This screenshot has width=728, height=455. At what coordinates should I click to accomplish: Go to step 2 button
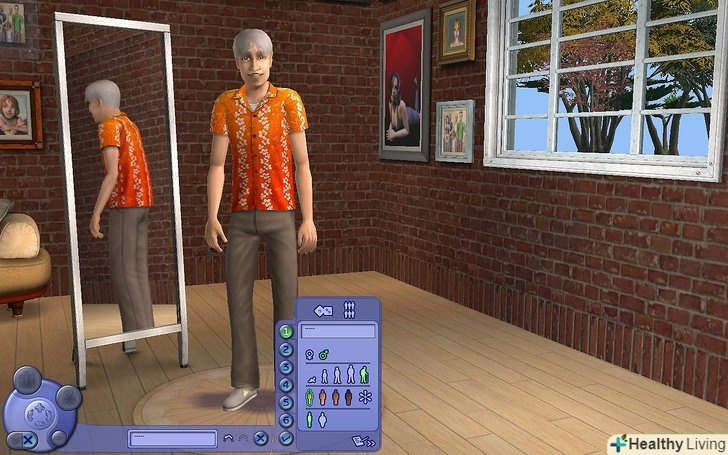(286, 350)
